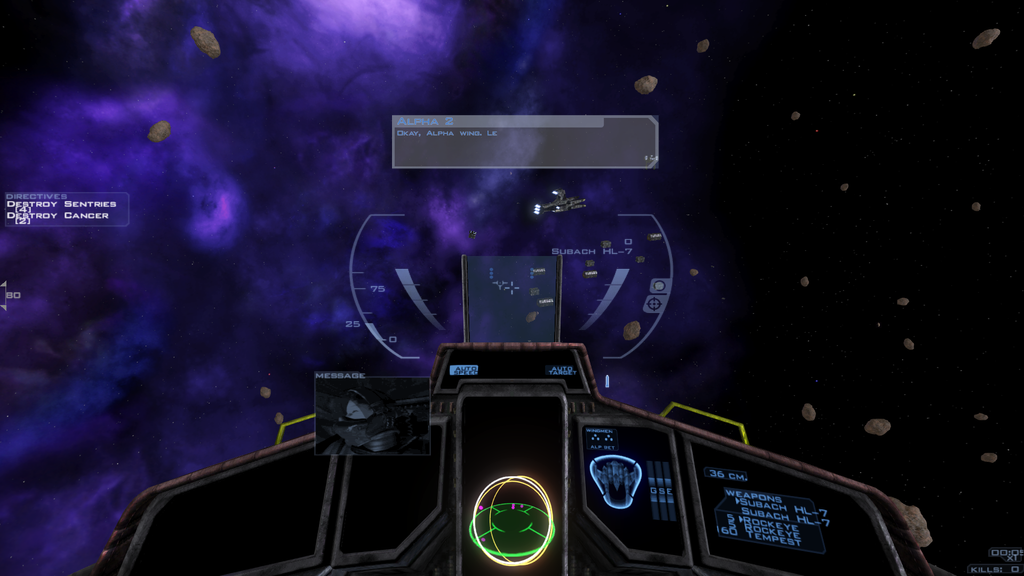Select the Tempest missile entry

pyautogui.click(x=774, y=540)
